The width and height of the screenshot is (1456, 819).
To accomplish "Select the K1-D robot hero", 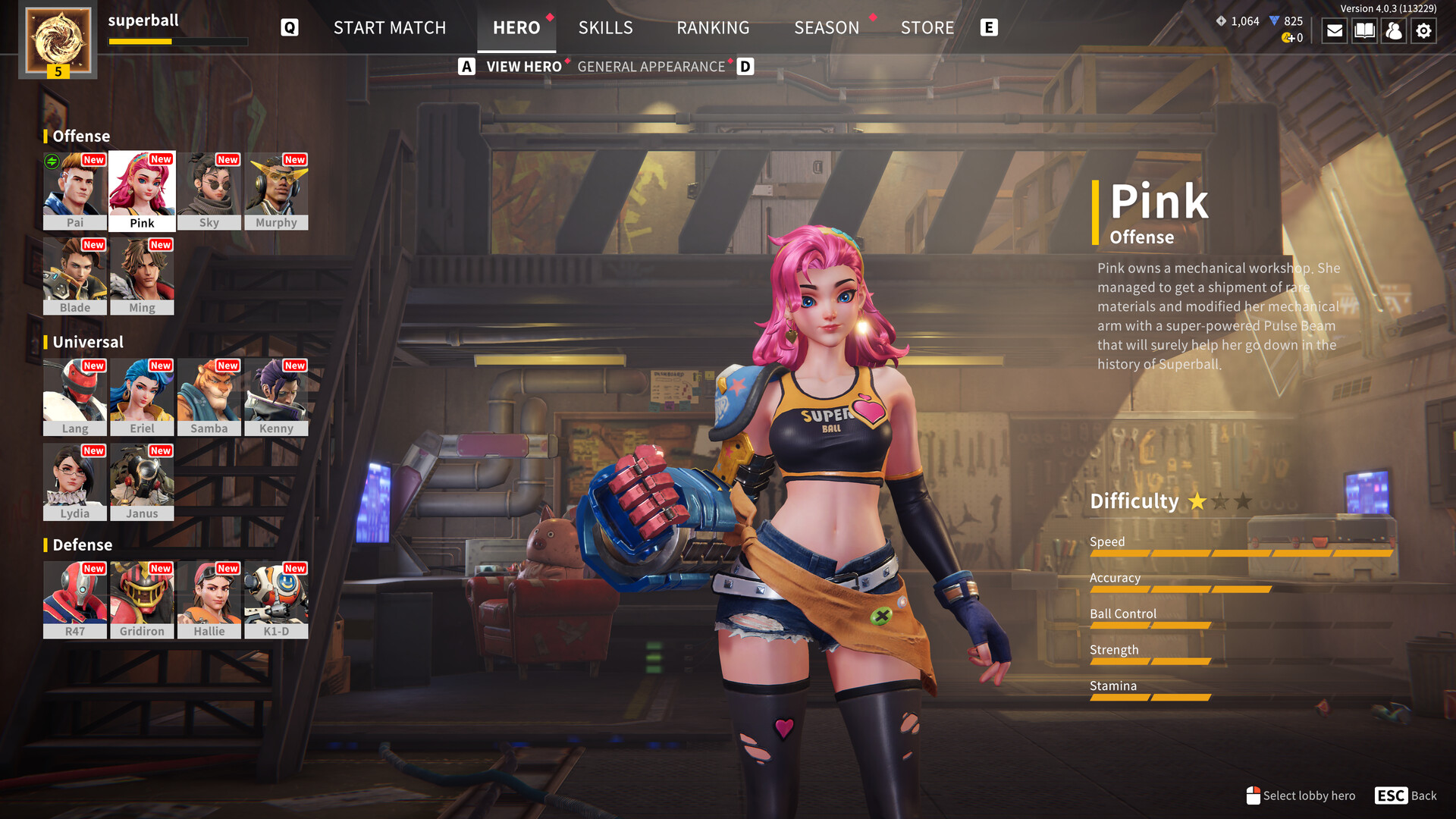I will pos(276,599).
